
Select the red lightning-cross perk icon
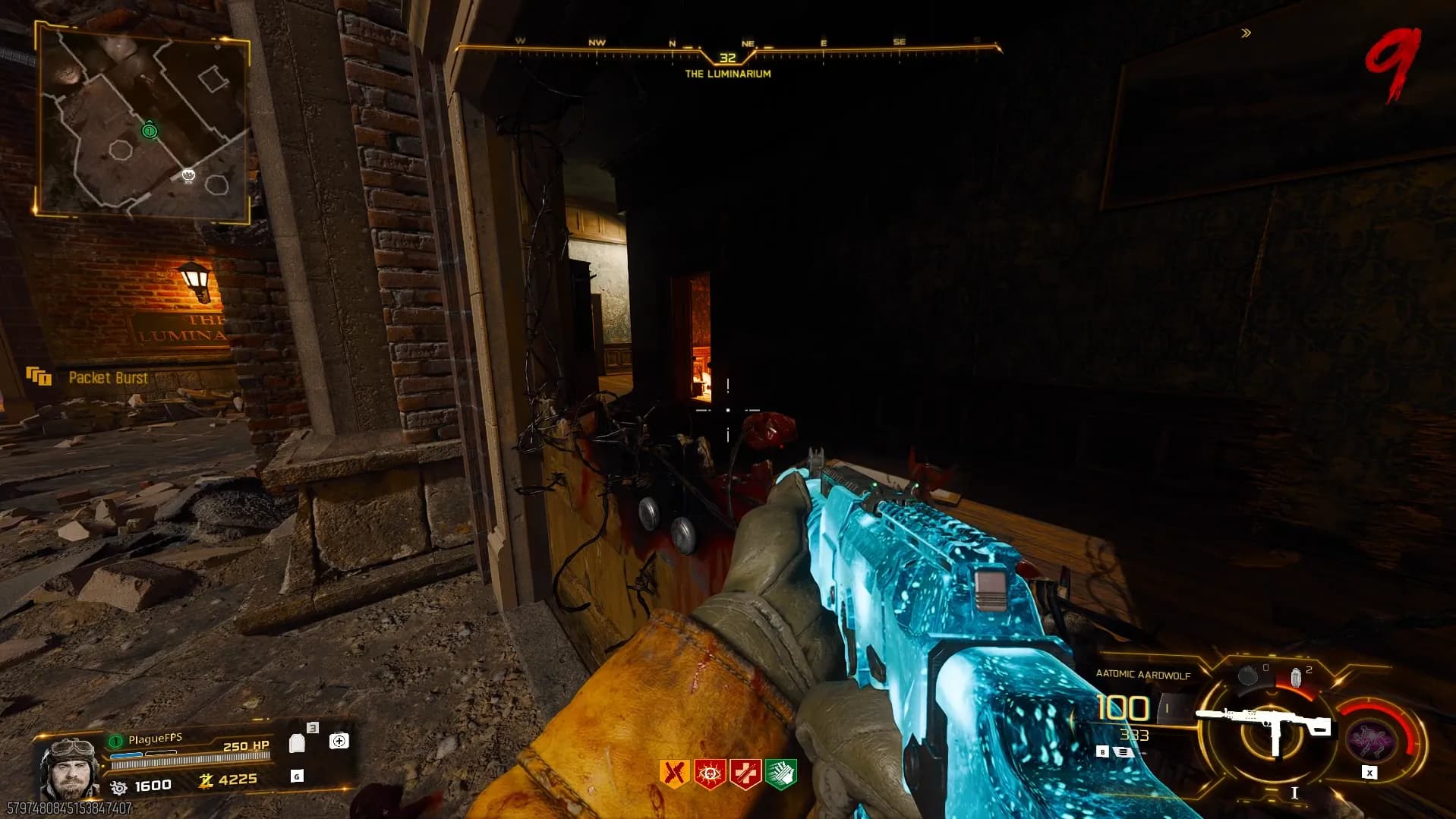pos(745,773)
